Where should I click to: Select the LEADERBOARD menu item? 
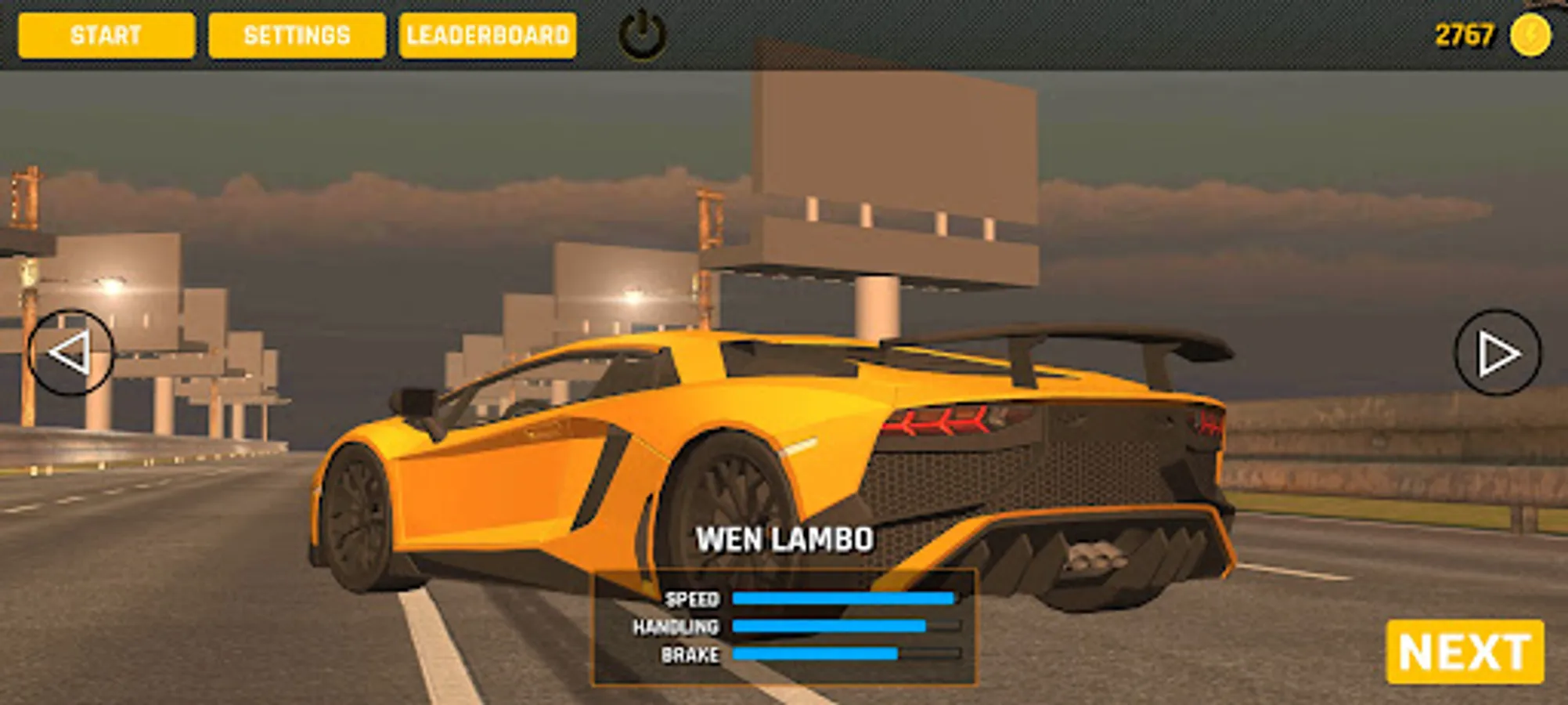pos(487,34)
